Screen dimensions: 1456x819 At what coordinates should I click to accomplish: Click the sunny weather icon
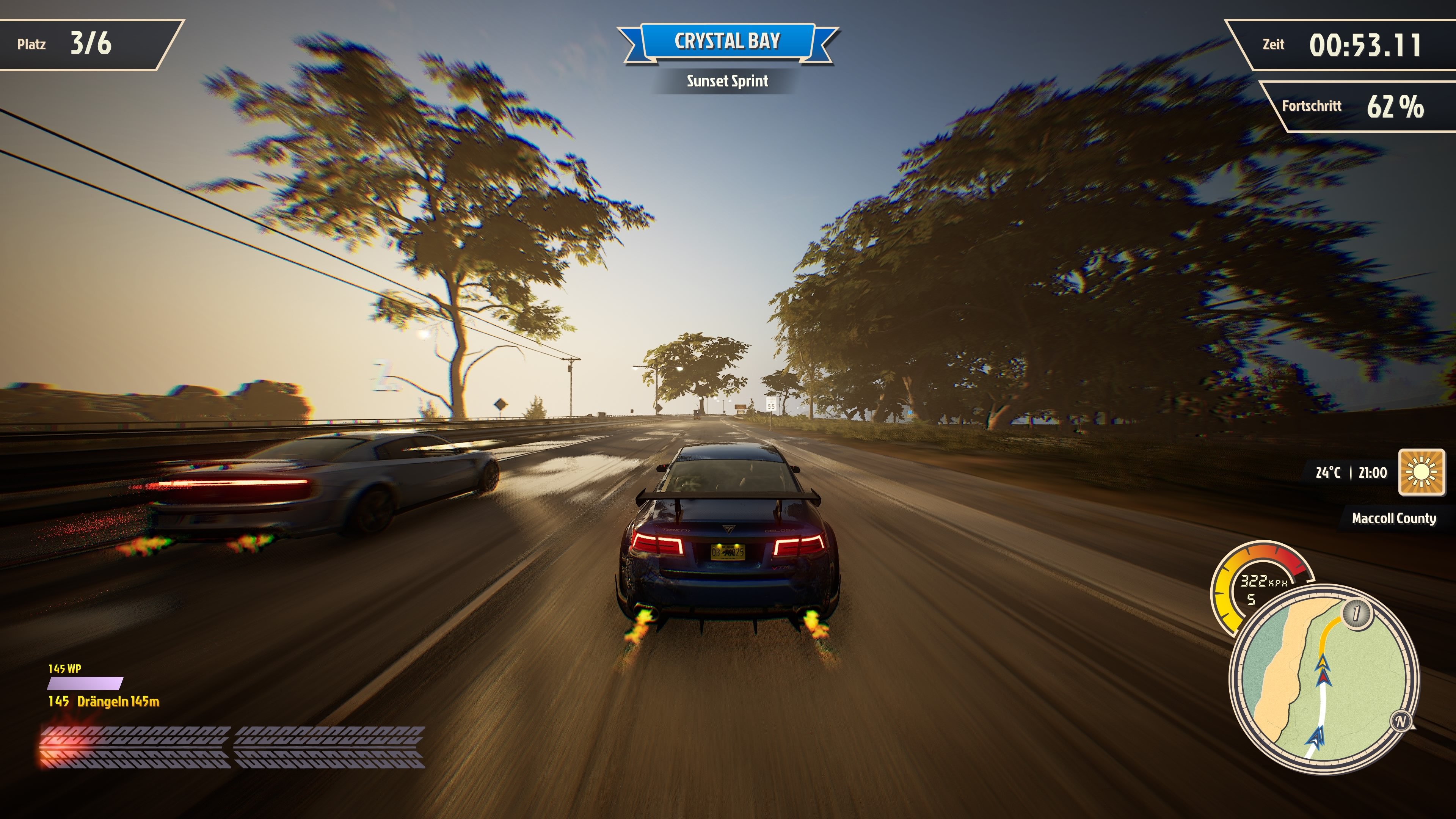pos(1421,472)
